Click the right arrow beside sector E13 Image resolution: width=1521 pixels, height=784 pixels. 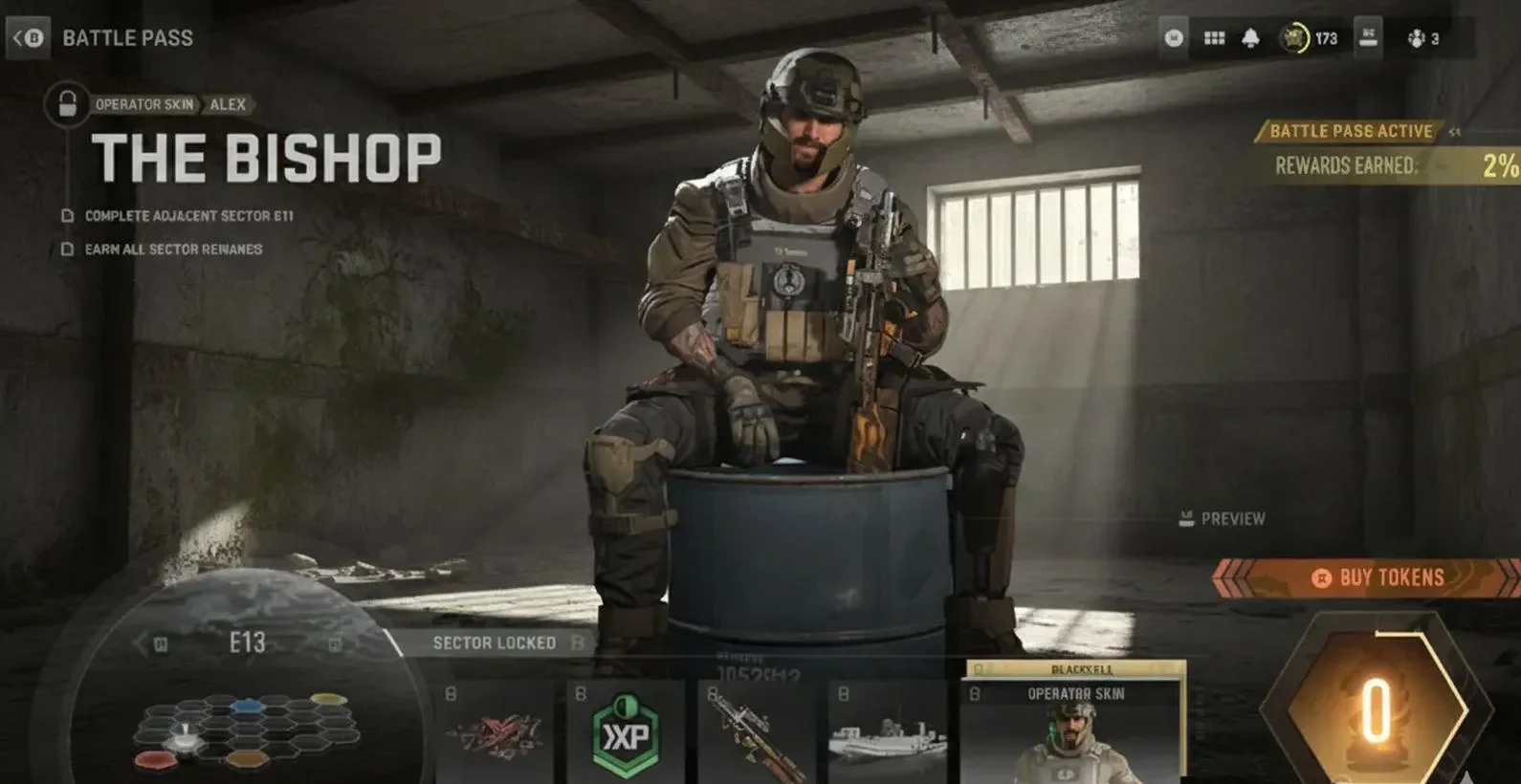pyautogui.click(x=333, y=643)
